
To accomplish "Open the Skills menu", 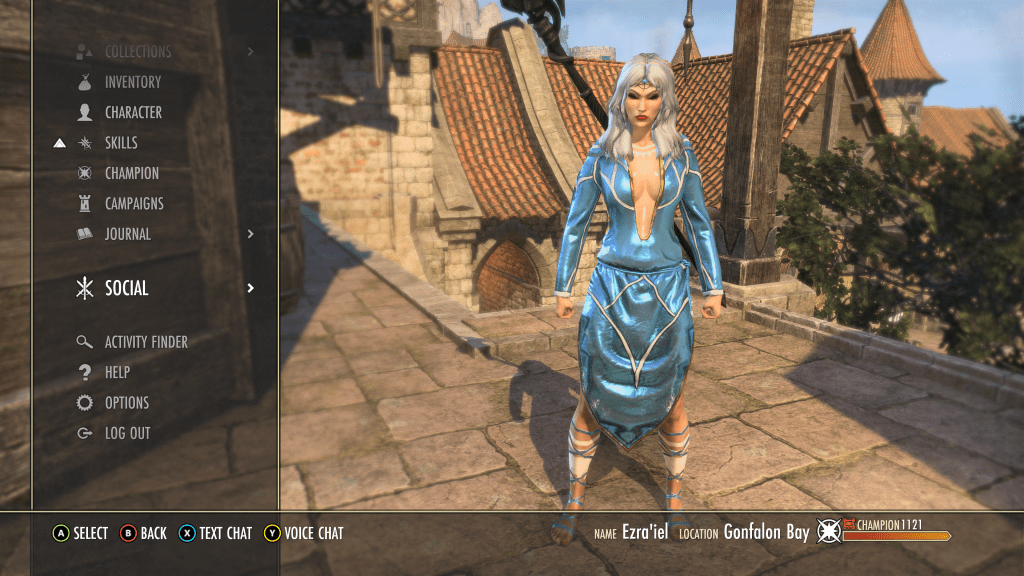I will coord(121,143).
